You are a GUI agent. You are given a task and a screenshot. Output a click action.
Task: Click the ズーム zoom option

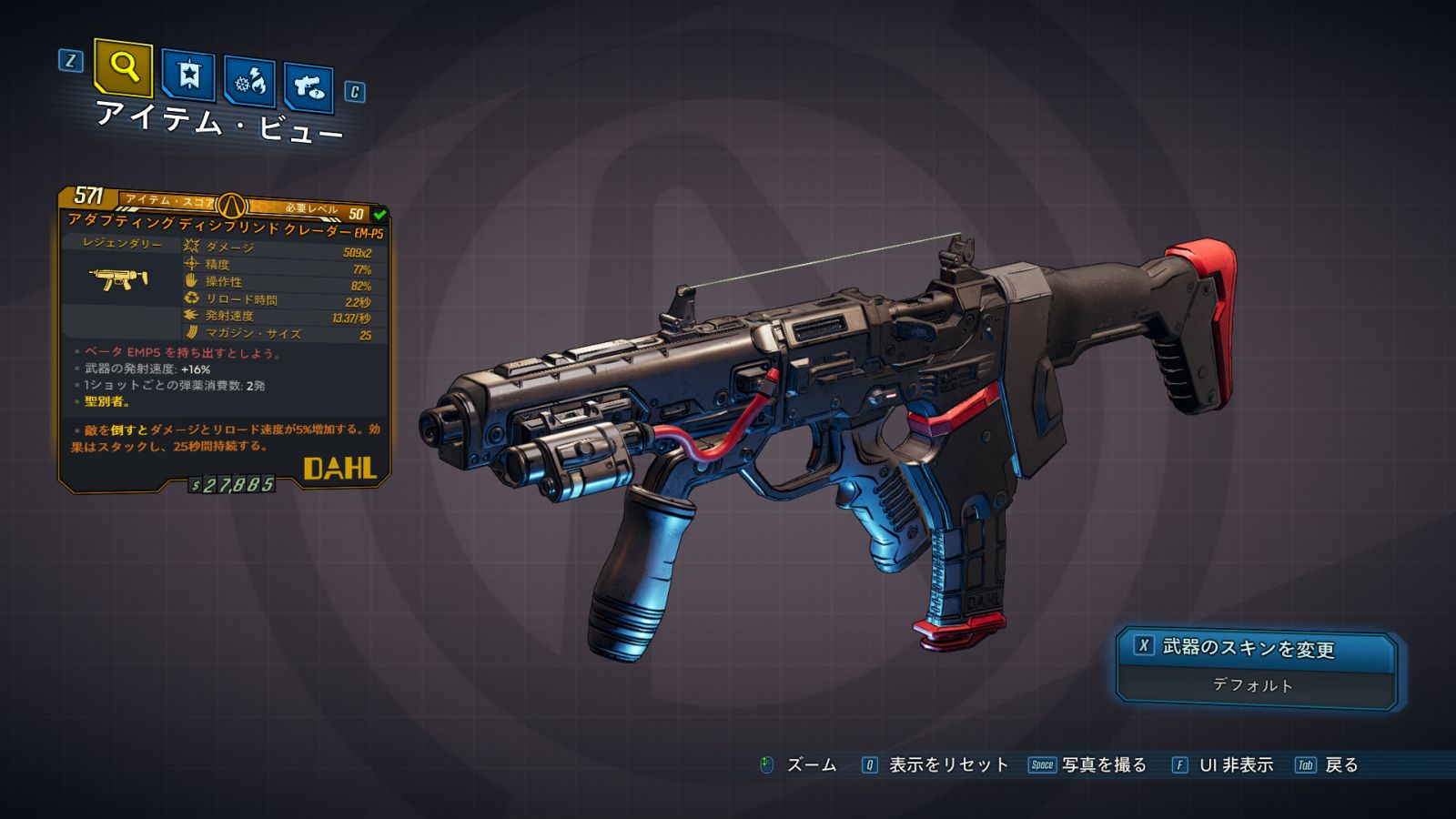[x=810, y=765]
